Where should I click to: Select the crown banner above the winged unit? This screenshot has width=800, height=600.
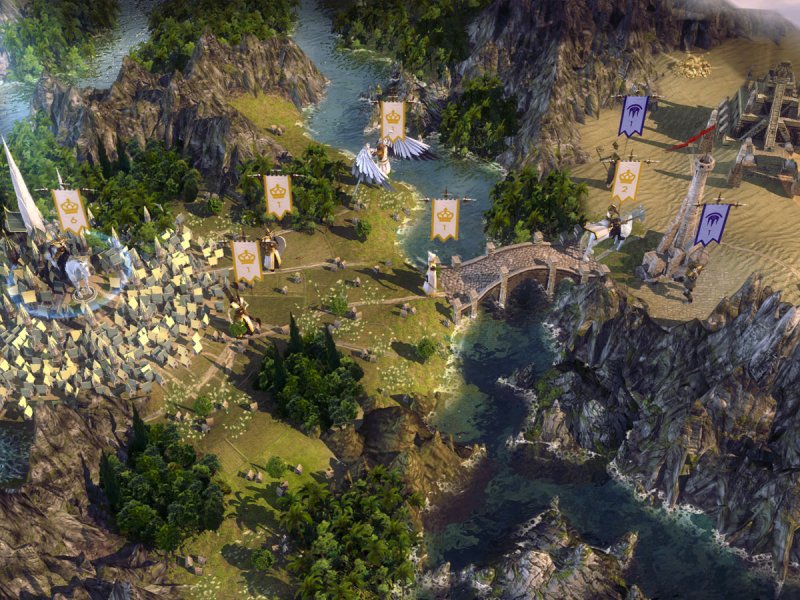click(393, 121)
